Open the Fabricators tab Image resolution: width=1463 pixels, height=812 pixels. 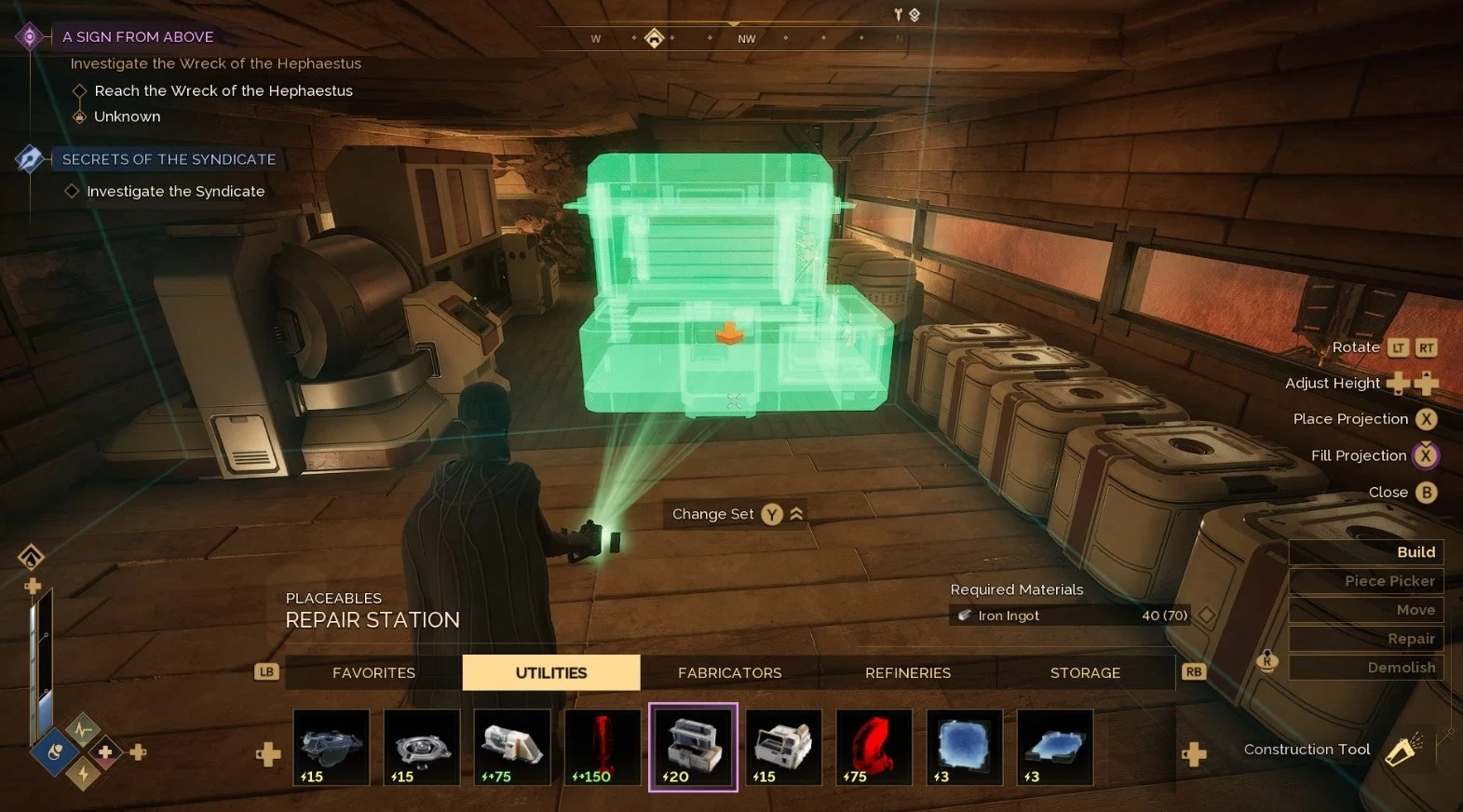pyautogui.click(x=729, y=672)
